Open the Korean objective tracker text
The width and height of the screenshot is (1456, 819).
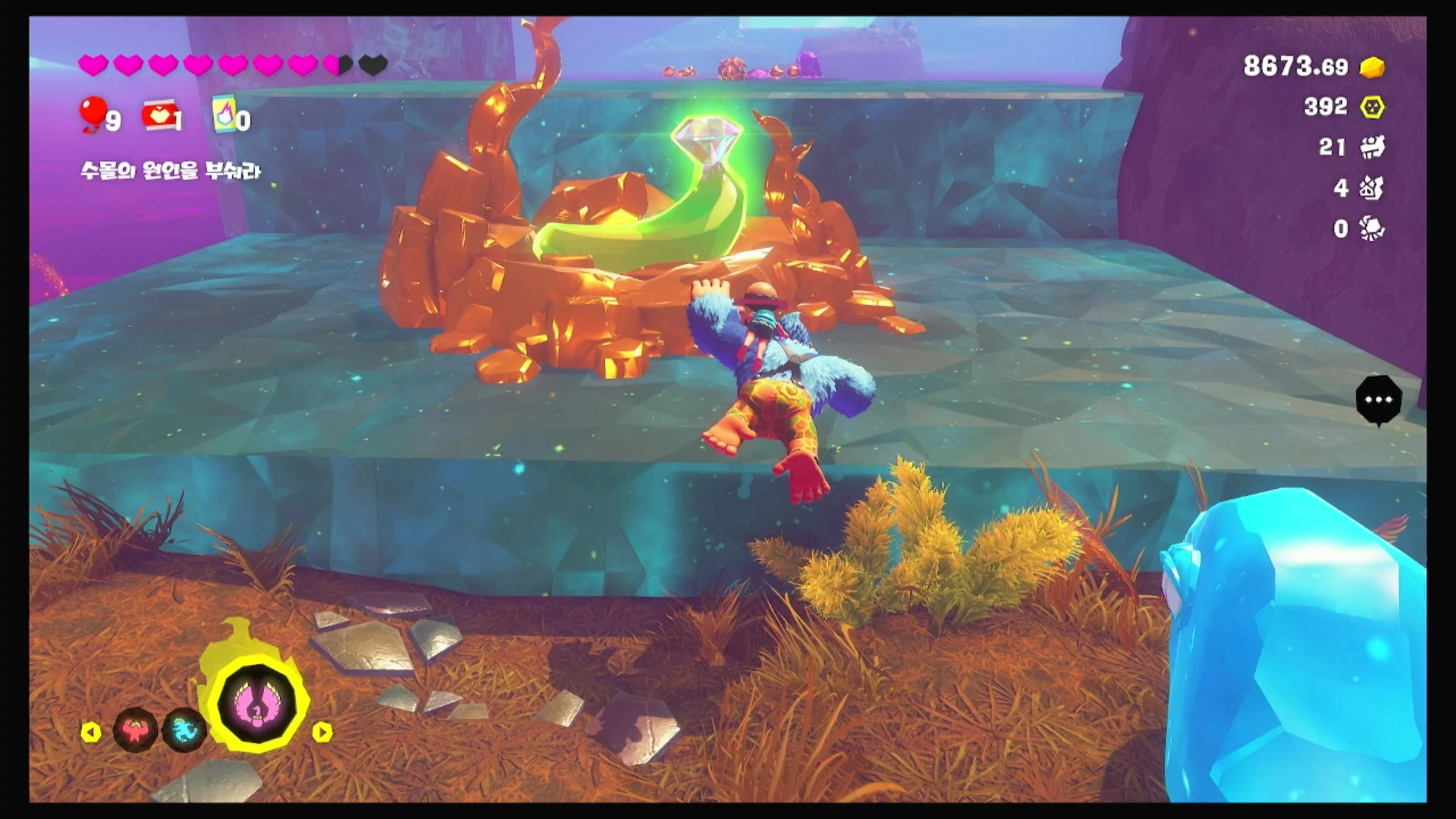(x=171, y=170)
